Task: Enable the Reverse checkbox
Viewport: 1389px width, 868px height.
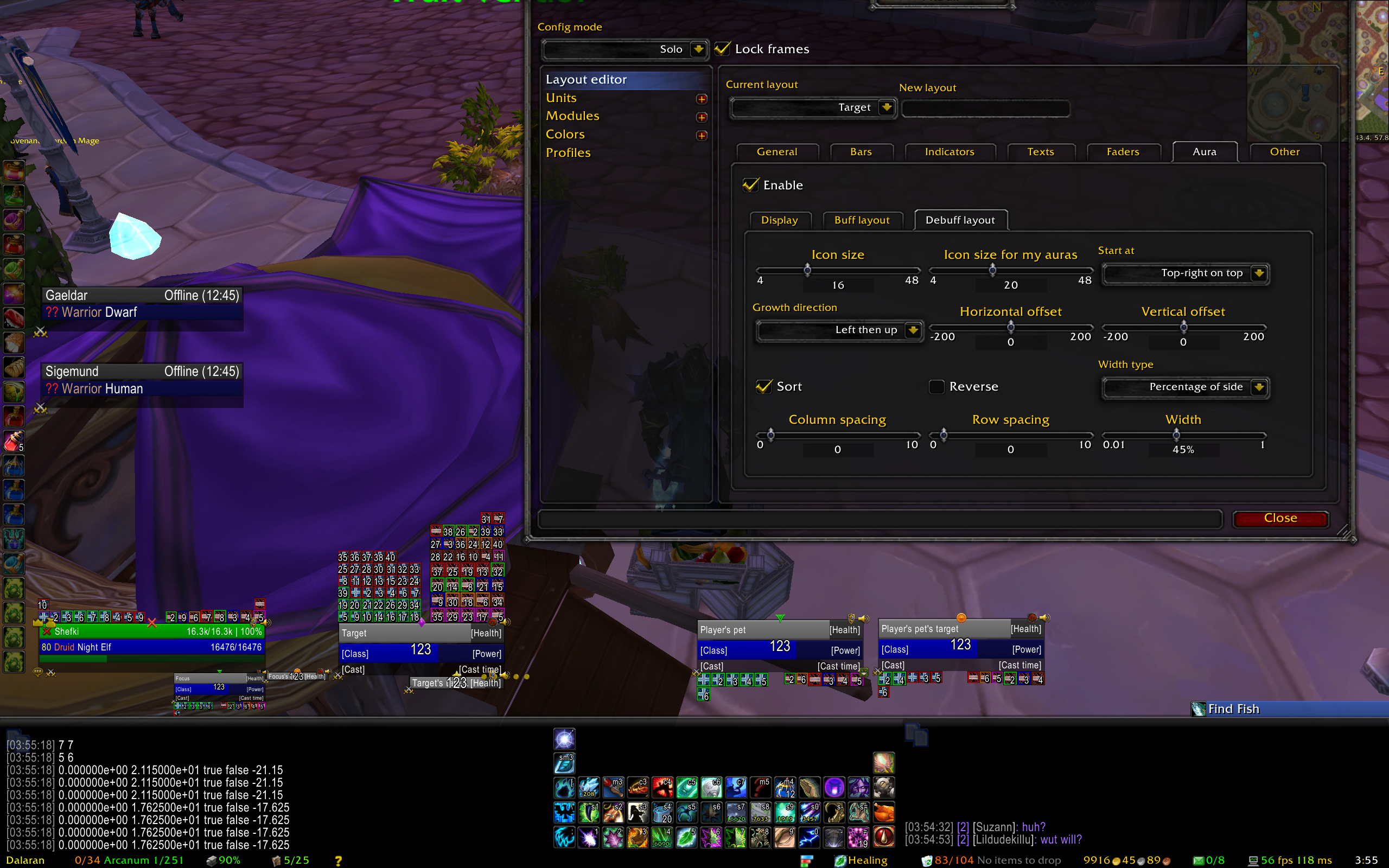Action: (x=936, y=386)
